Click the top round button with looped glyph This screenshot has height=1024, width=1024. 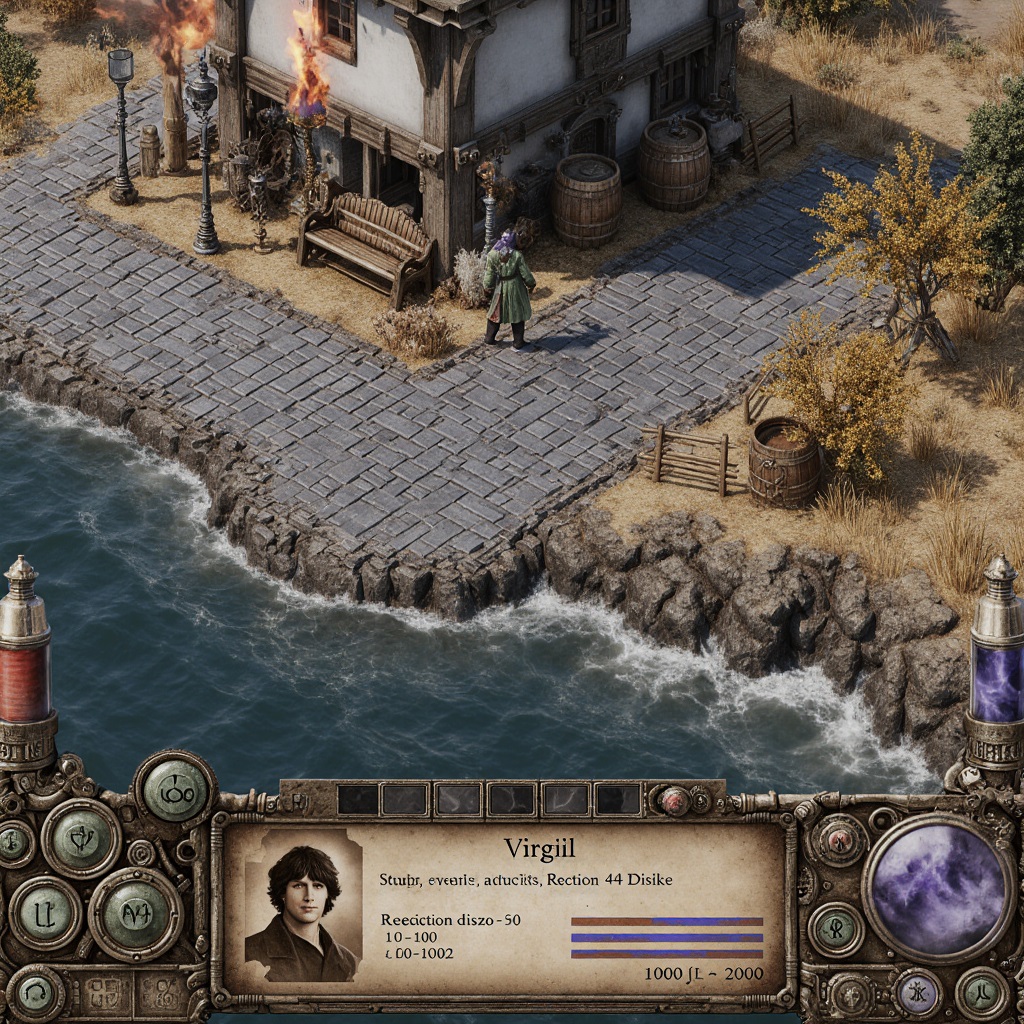175,789
